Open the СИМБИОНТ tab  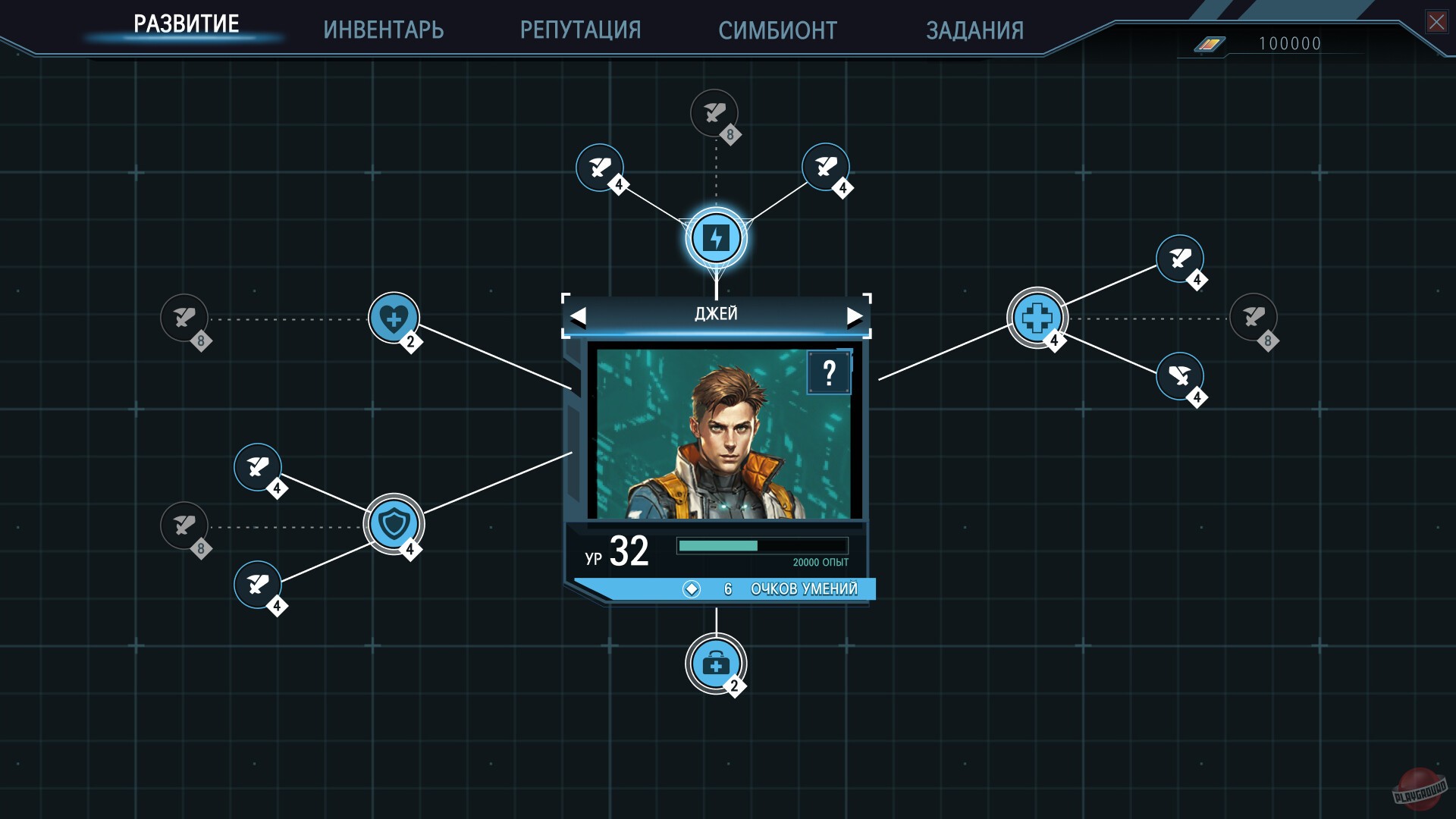coord(777,30)
